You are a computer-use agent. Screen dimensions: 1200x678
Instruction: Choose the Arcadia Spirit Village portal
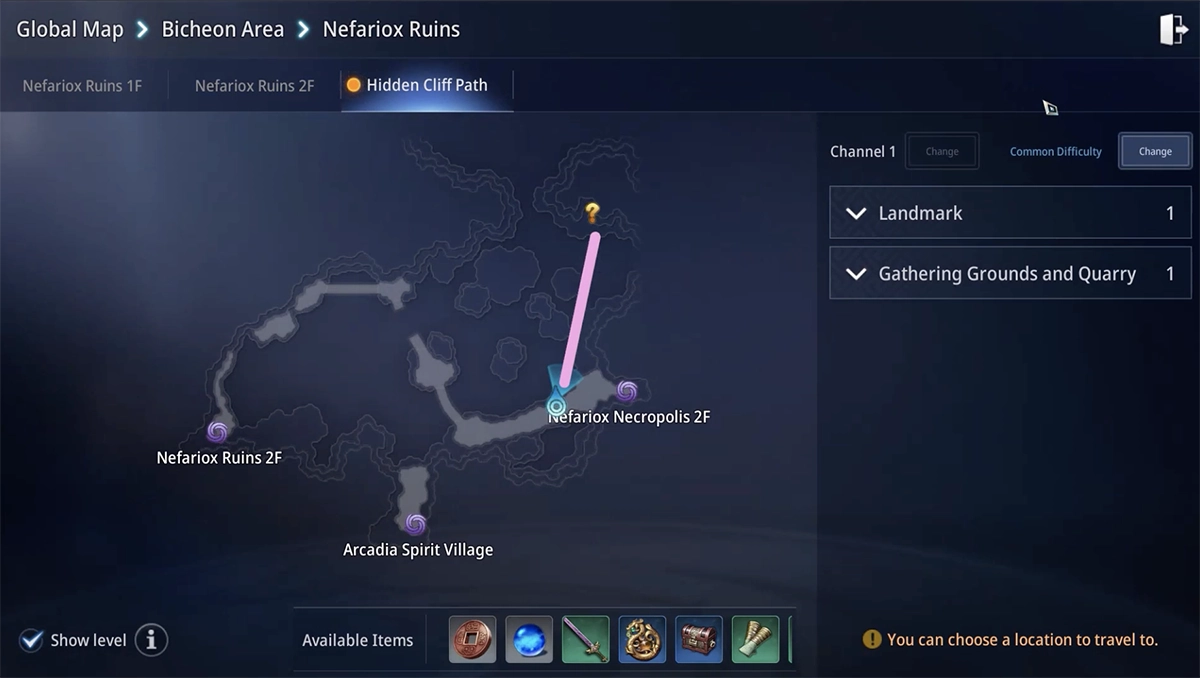[416, 524]
